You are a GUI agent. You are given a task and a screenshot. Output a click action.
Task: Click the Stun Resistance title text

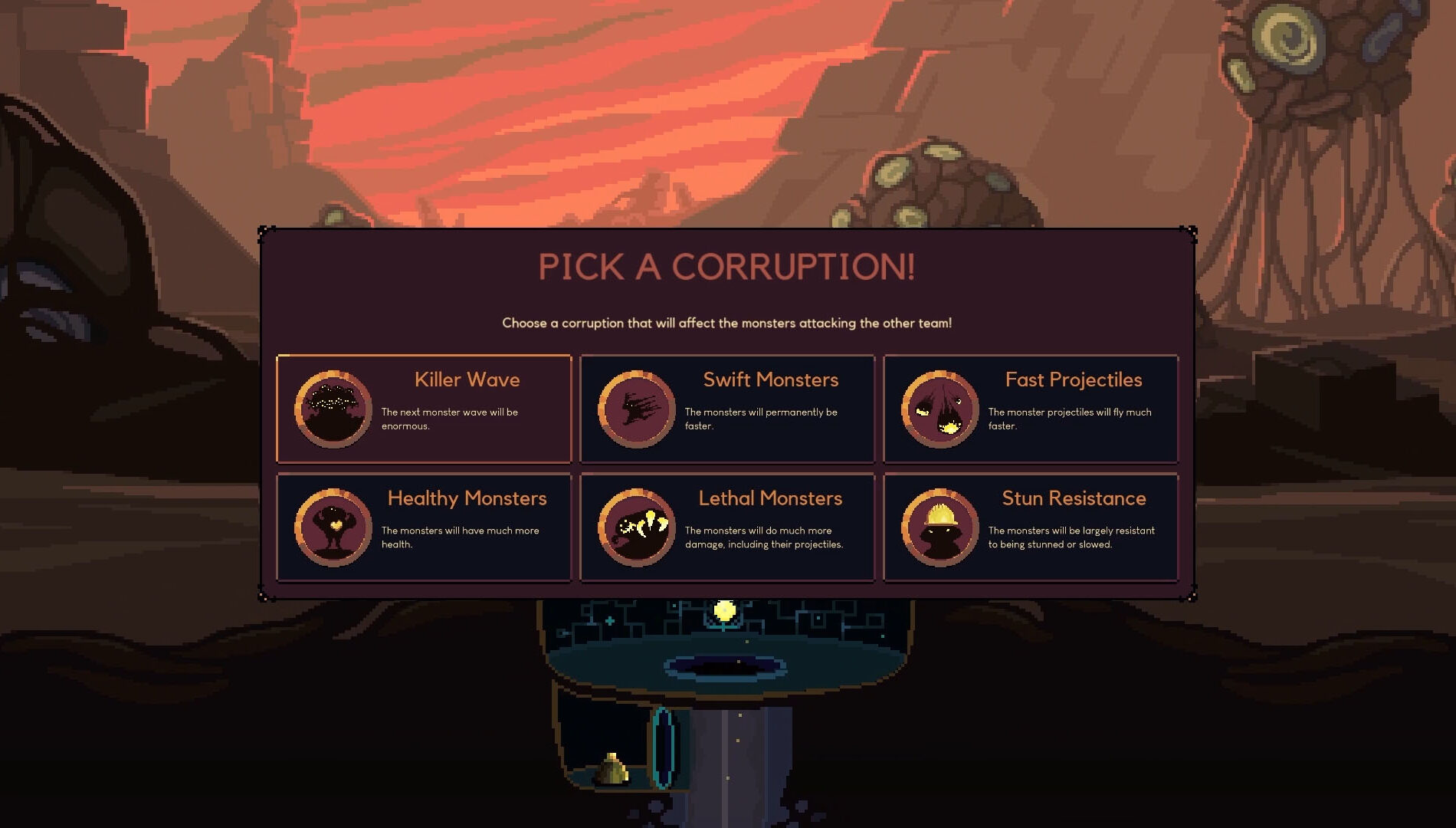point(1074,498)
